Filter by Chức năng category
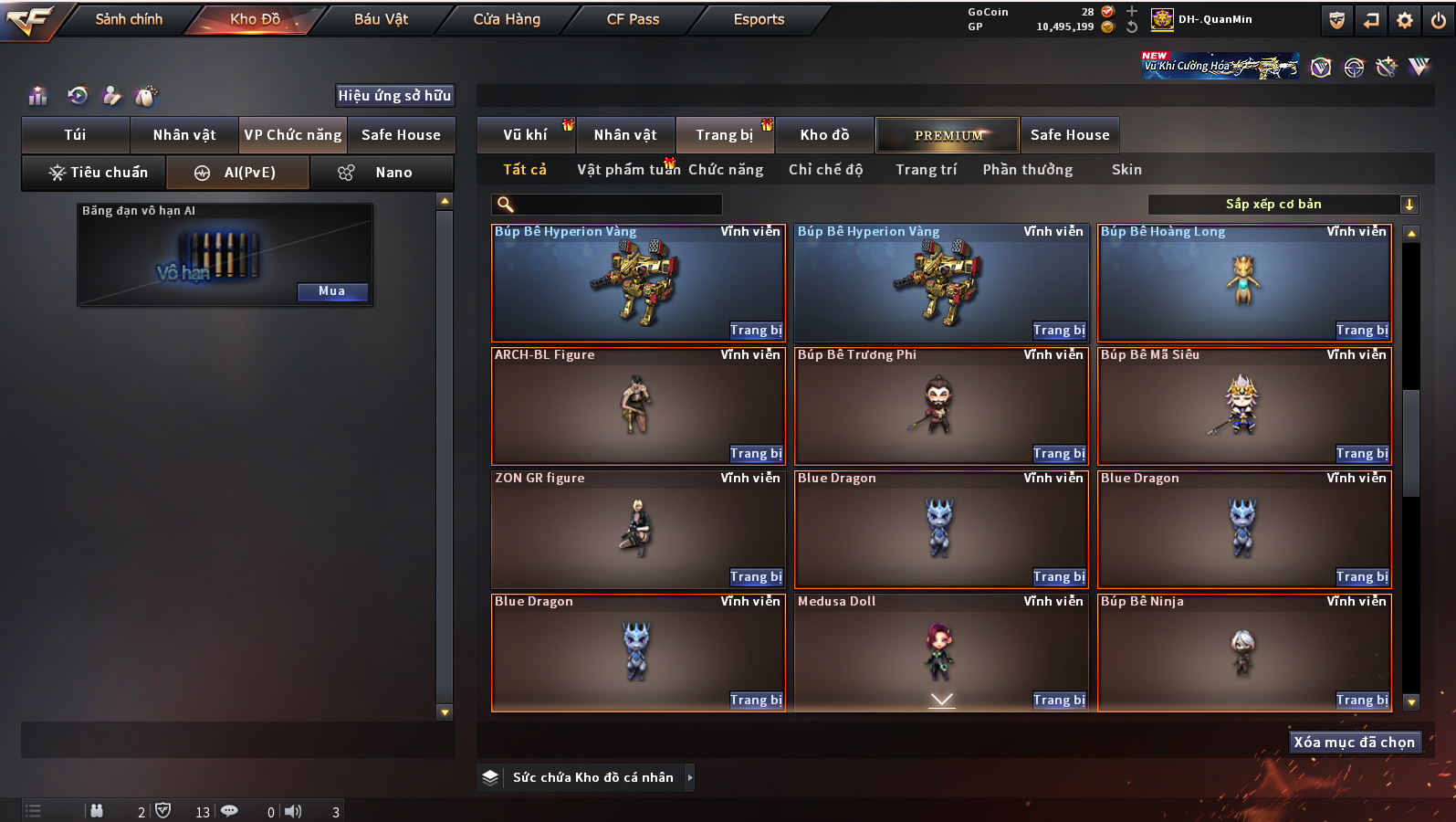Image resolution: width=1456 pixels, height=822 pixels. tap(726, 170)
